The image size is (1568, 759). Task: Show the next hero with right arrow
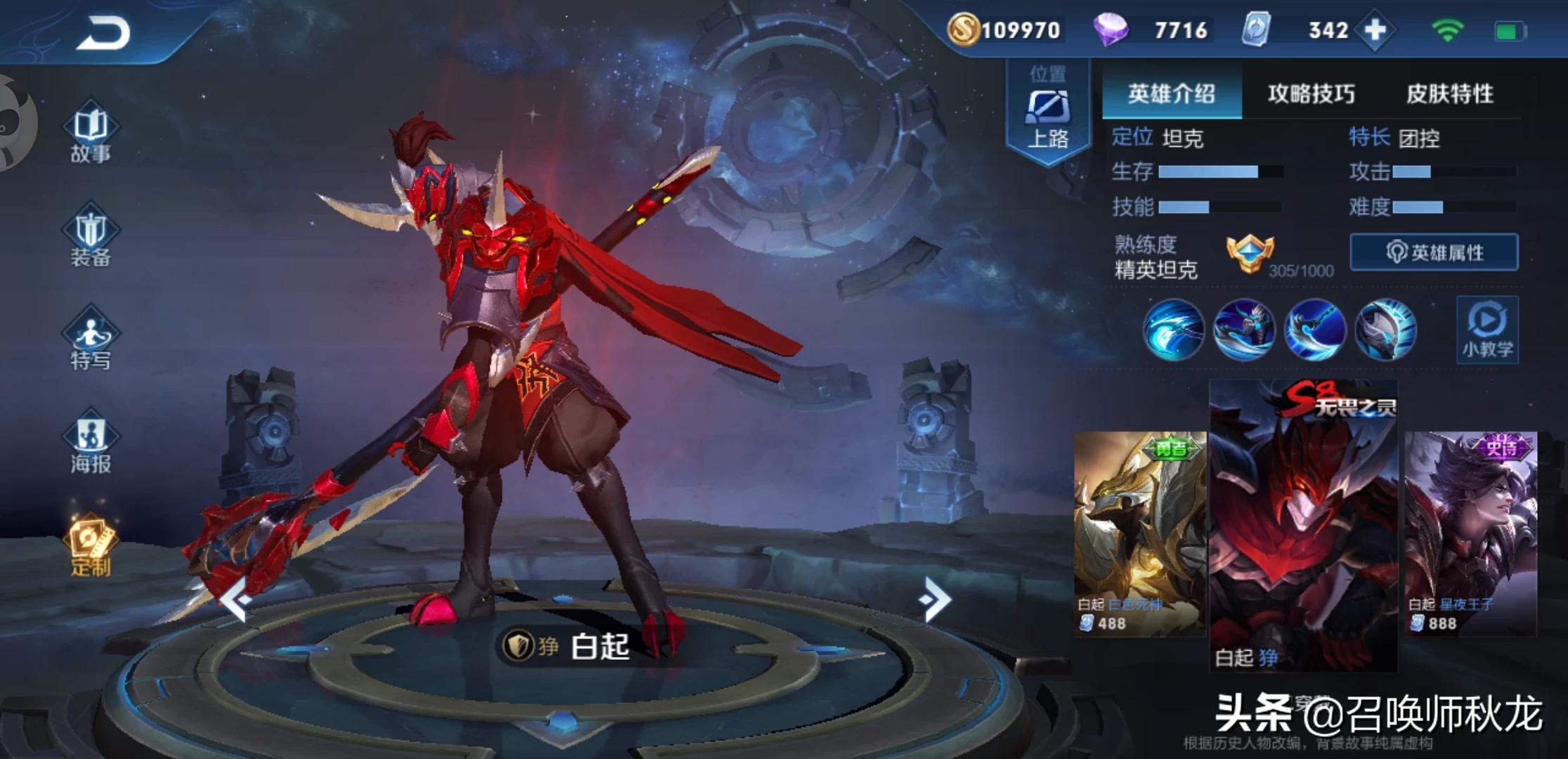pyautogui.click(x=935, y=599)
